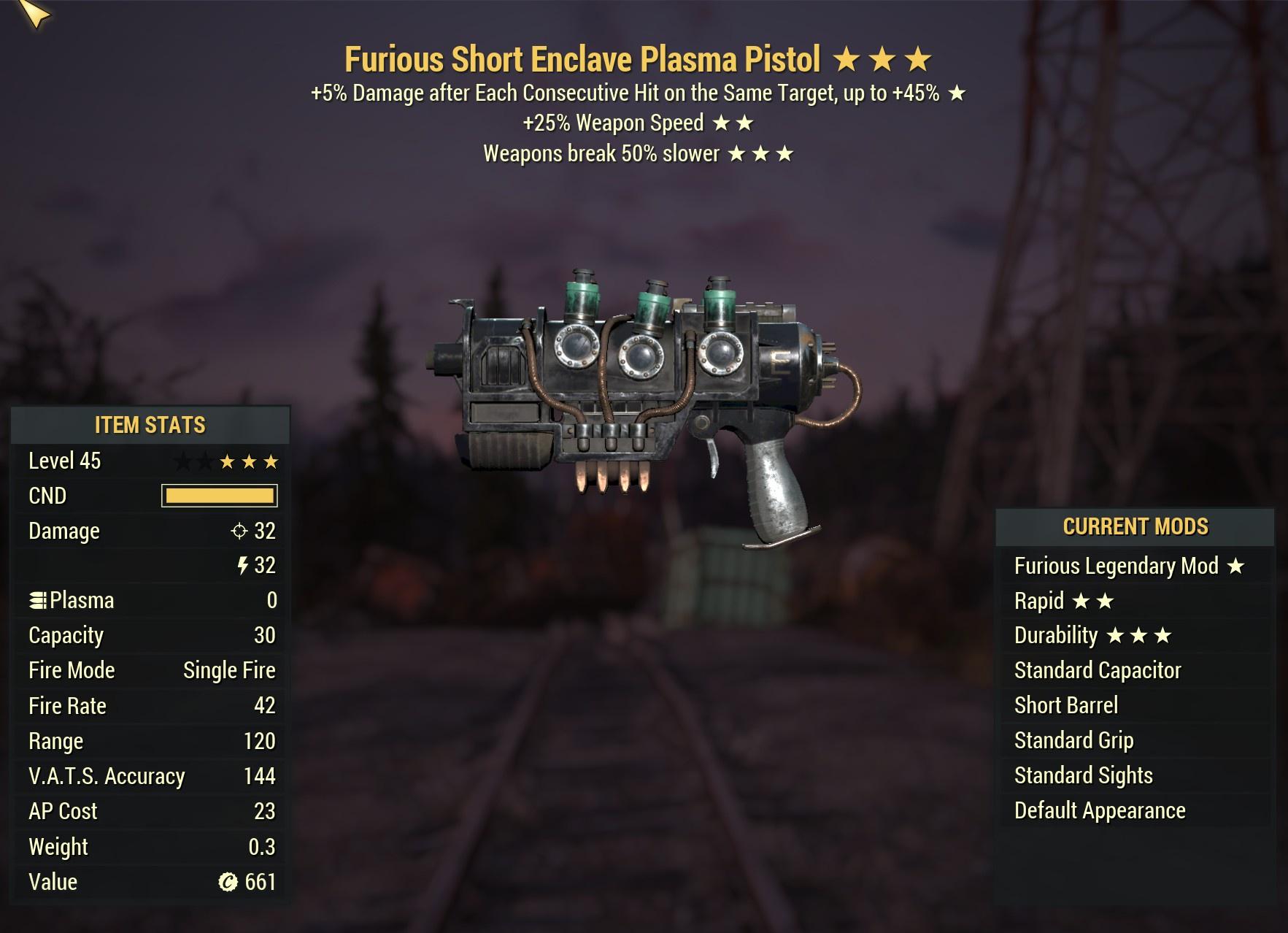Toggle the third star on the Durability mod
Viewport: 1288px width, 933px height.
pyautogui.click(x=1164, y=634)
